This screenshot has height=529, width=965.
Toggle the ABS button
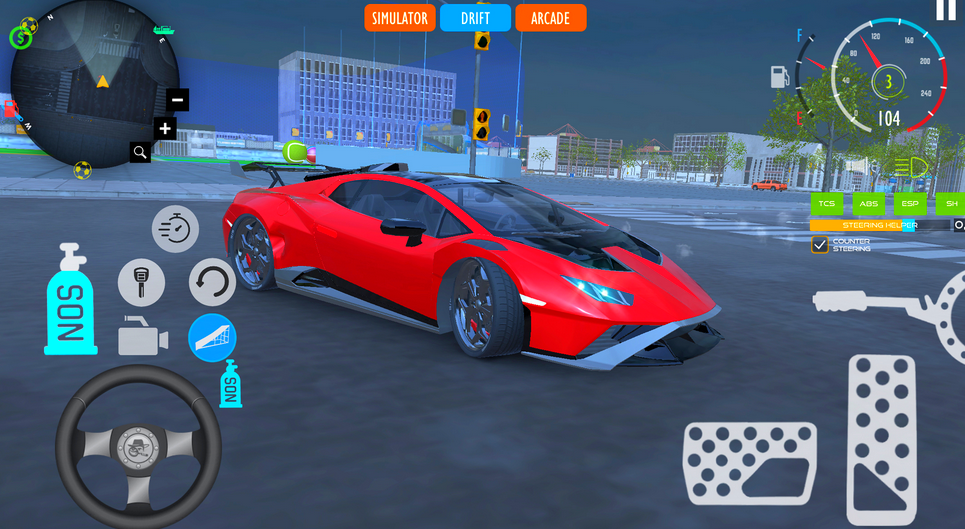pos(868,204)
